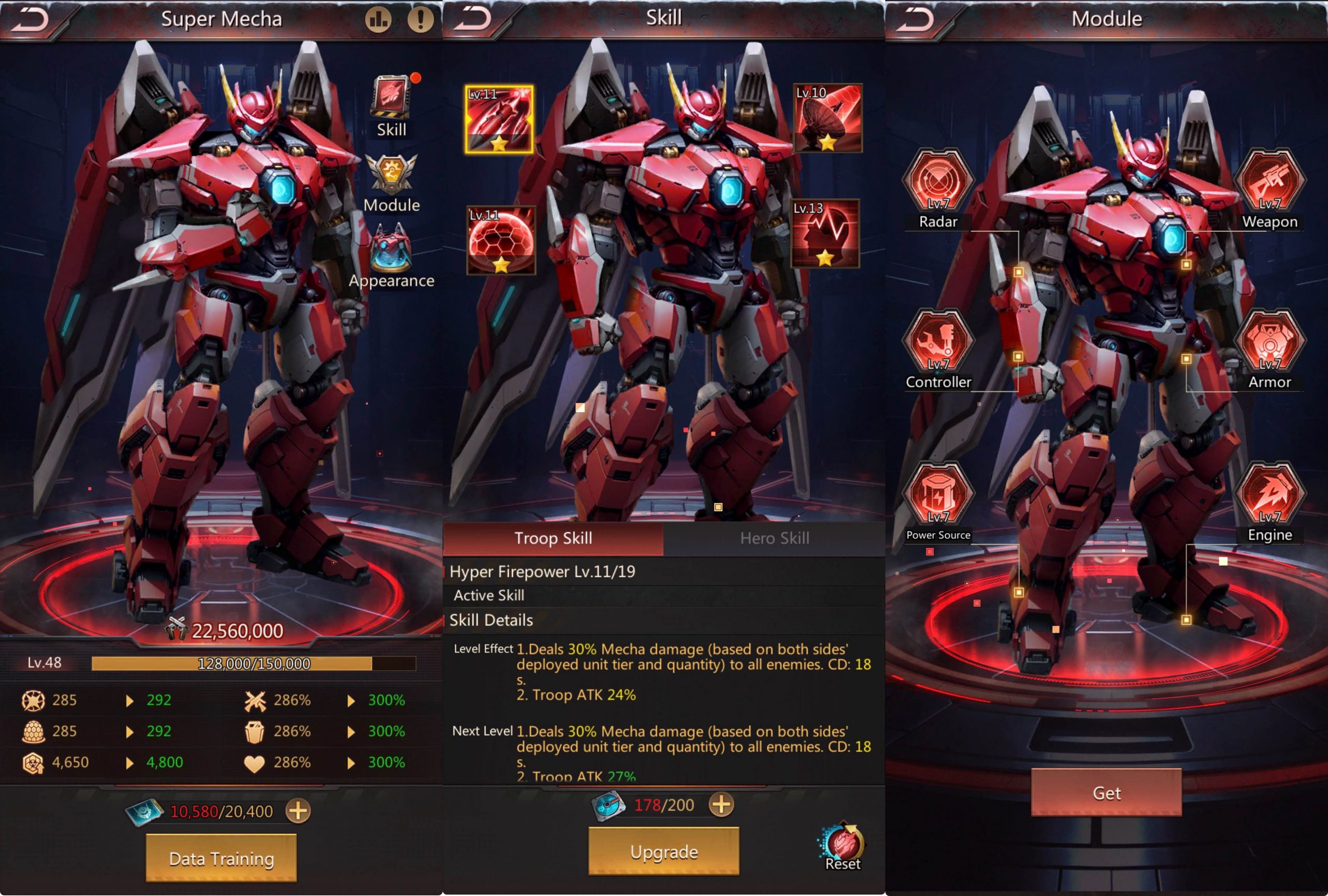Tap the plus beside 10,580/20,400 resource
This screenshot has height=896, width=1328.
(298, 810)
